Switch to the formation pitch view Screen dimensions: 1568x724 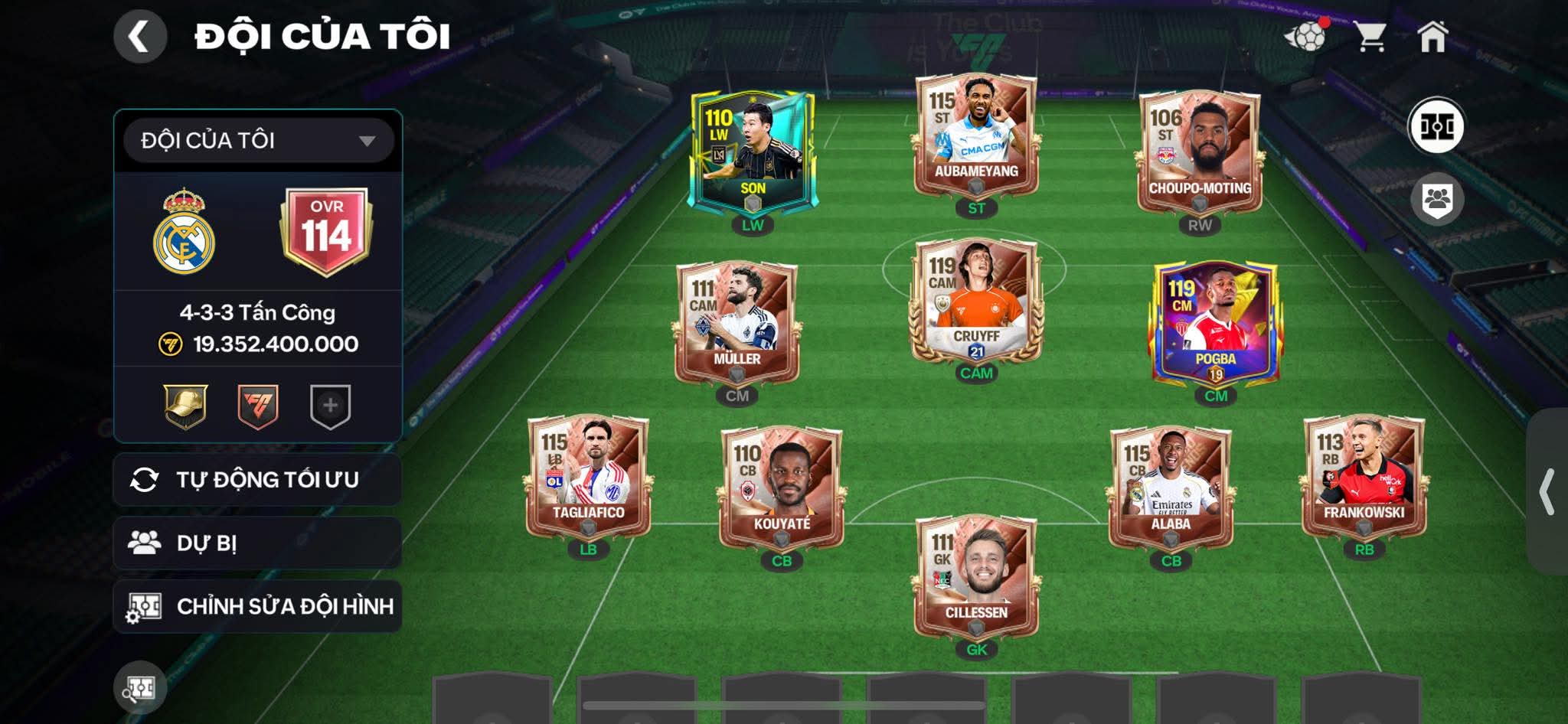1436,126
